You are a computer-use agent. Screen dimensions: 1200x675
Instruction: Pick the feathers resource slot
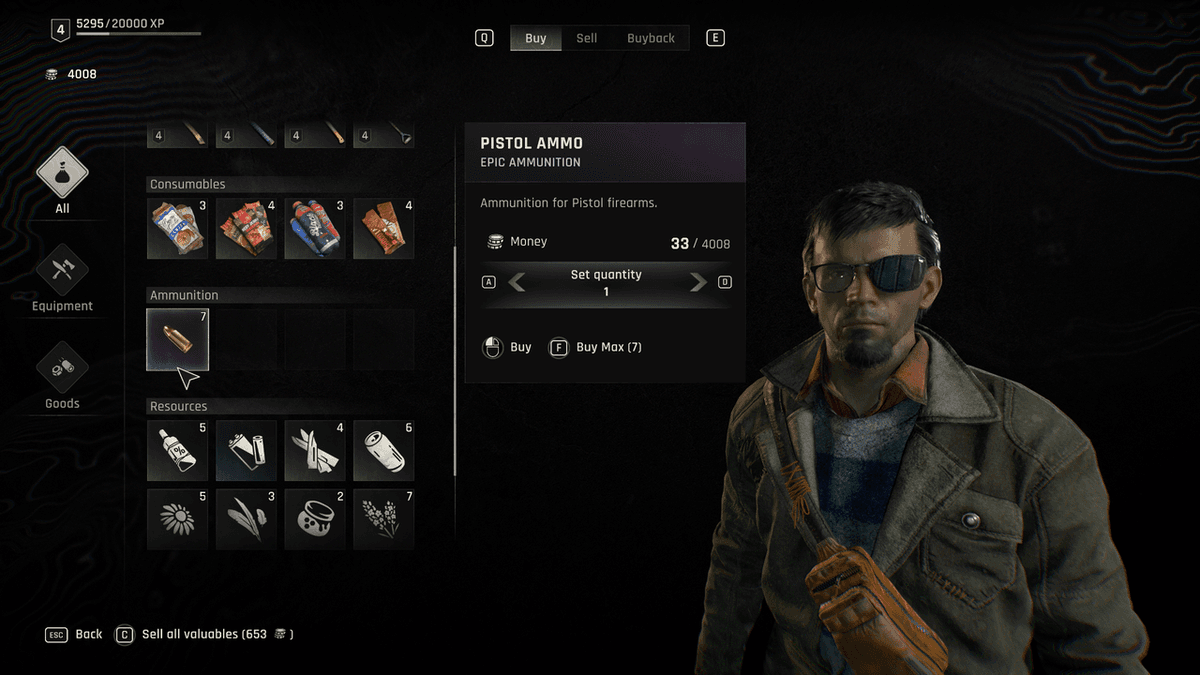click(246, 519)
